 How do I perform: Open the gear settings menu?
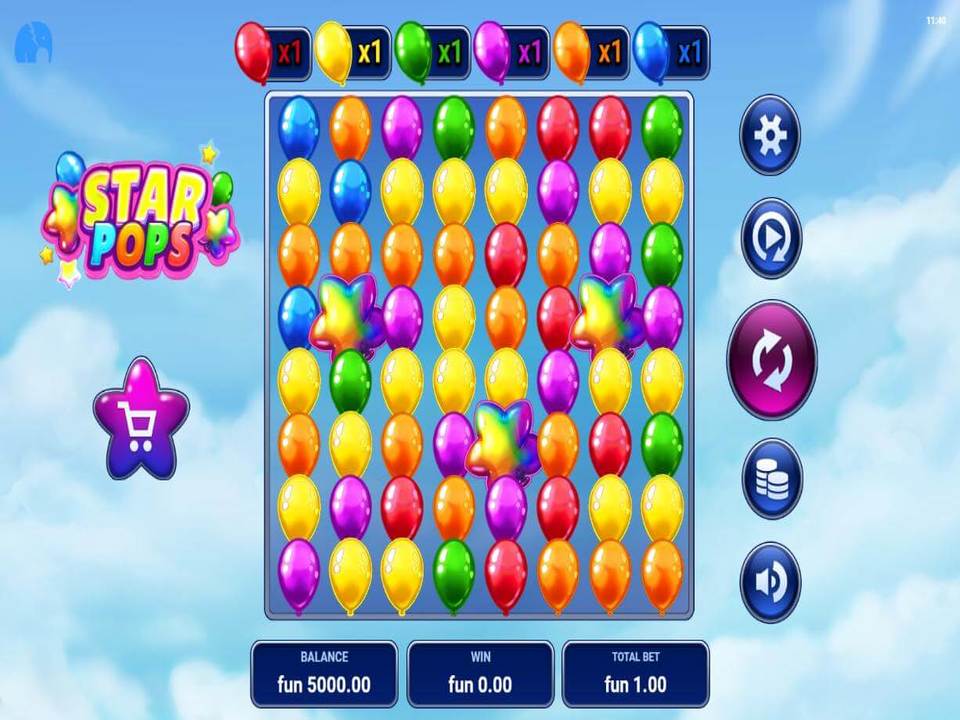point(770,135)
